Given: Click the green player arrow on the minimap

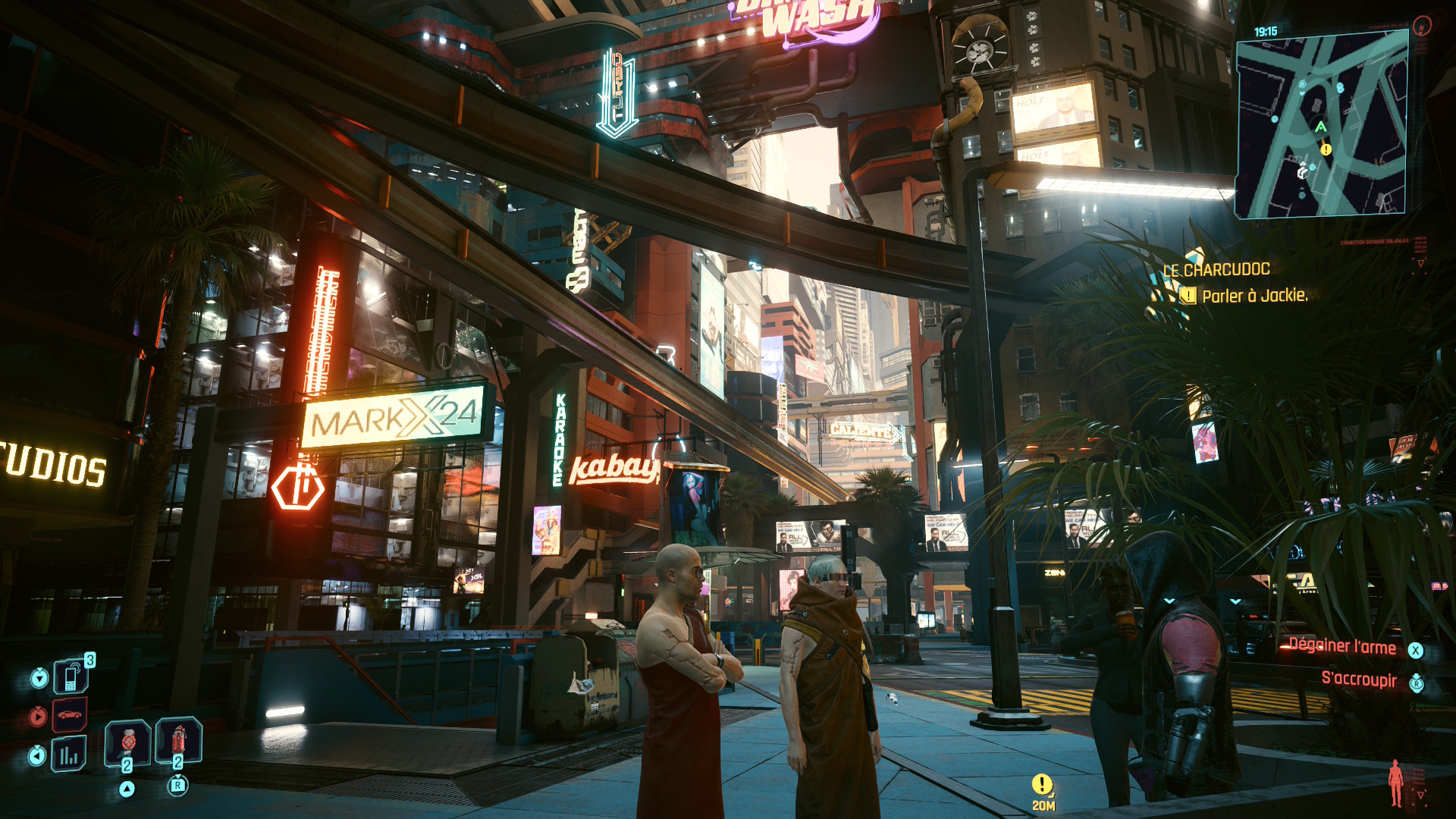Looking at the screenshot, I should pos(1320,127).
